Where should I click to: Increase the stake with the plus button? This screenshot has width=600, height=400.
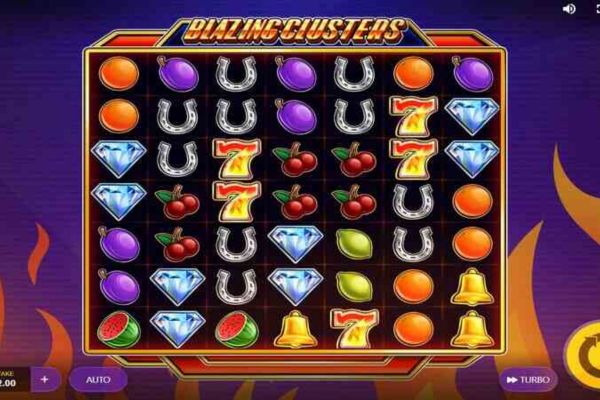(45, 380)
